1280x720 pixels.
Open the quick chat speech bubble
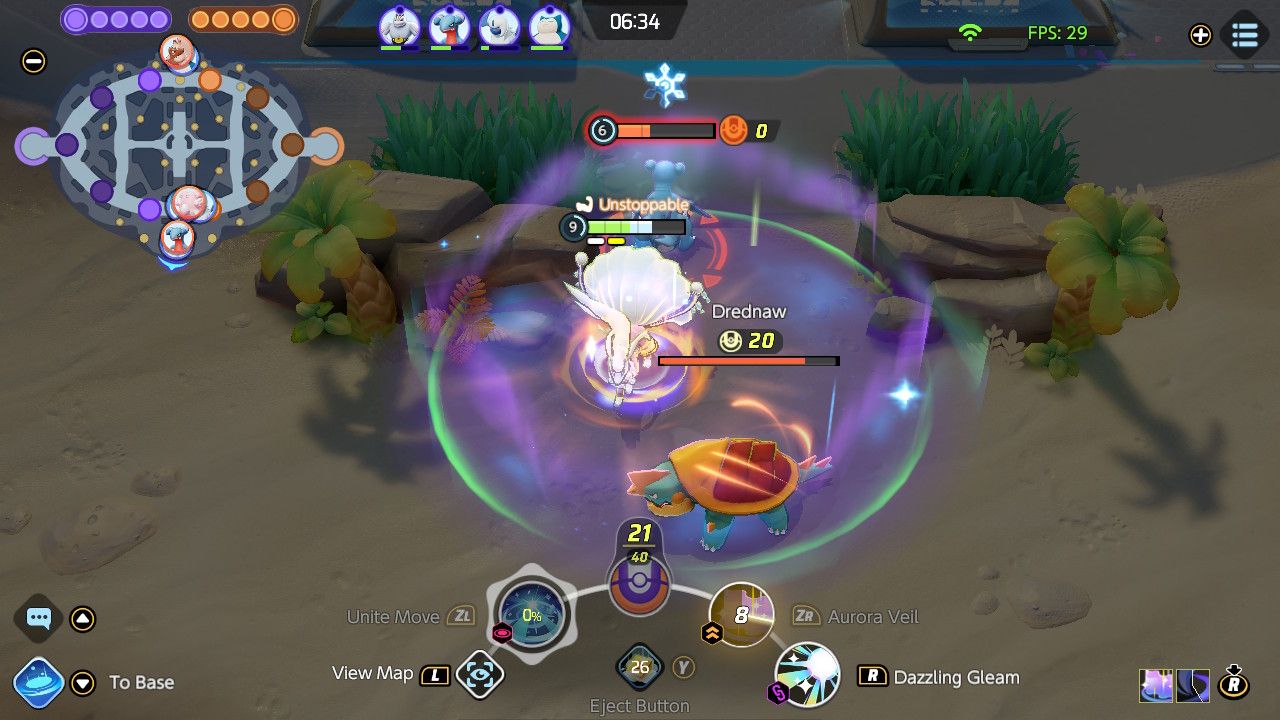tap(39, 618)
